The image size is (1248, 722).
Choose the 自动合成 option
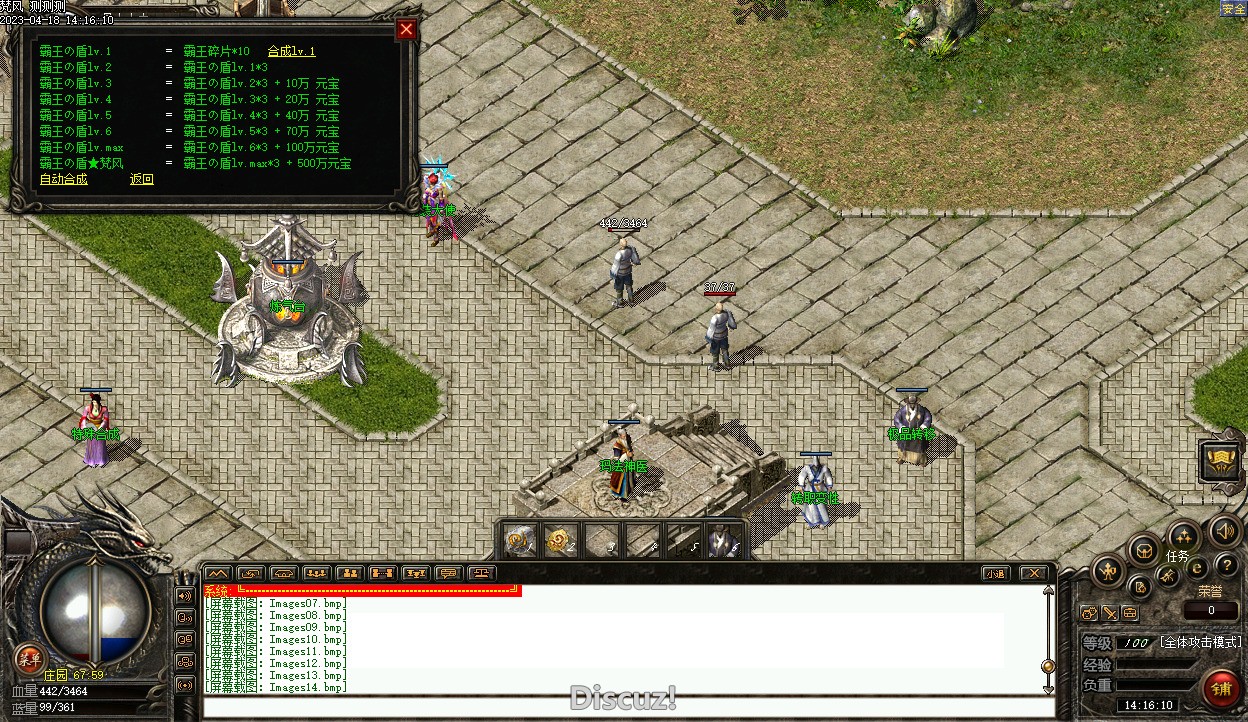(x=63, y=179)
